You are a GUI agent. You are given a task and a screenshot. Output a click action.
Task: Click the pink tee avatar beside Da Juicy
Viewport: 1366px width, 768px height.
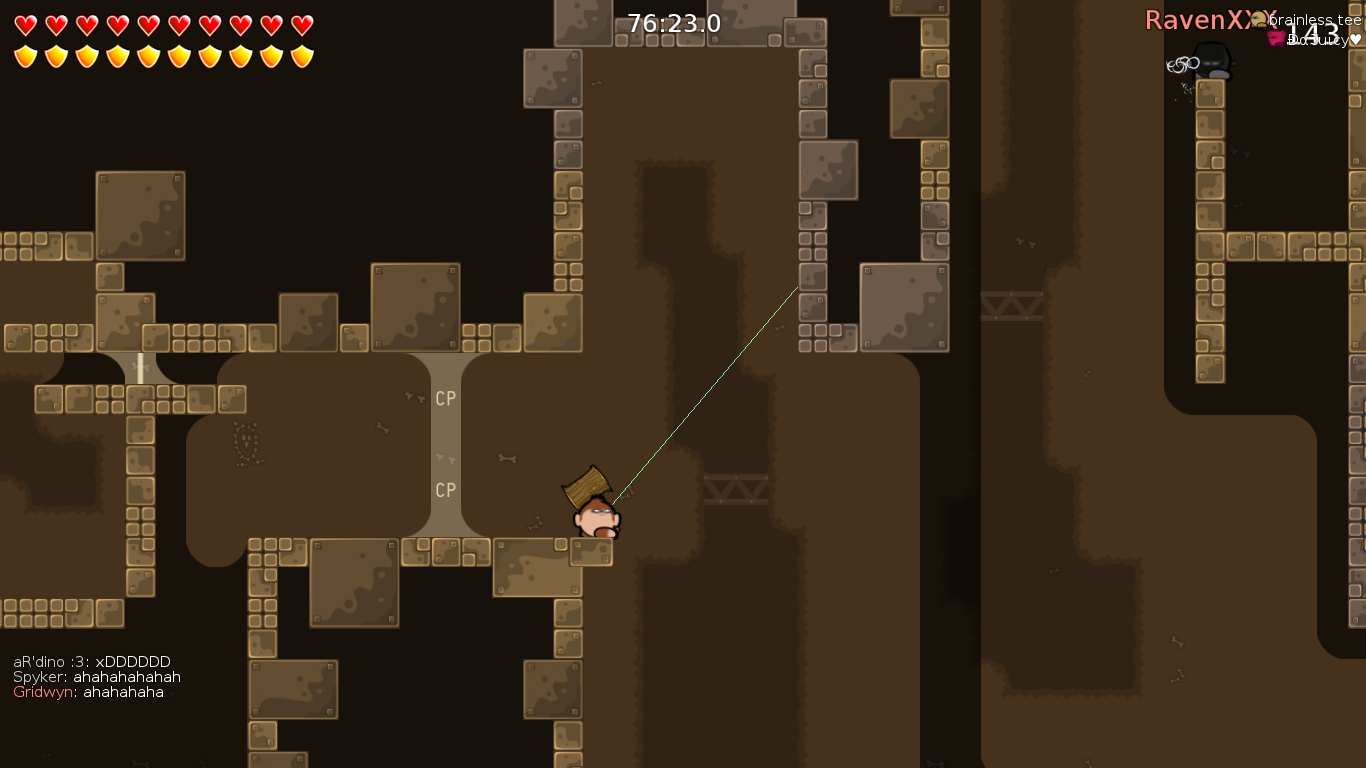[1276, 38]
